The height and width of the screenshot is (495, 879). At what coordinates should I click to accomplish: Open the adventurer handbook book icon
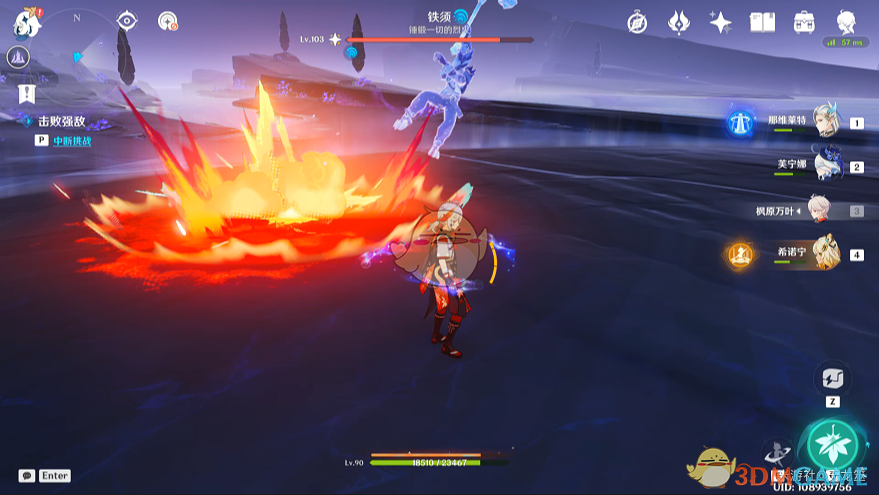(762, 22)
